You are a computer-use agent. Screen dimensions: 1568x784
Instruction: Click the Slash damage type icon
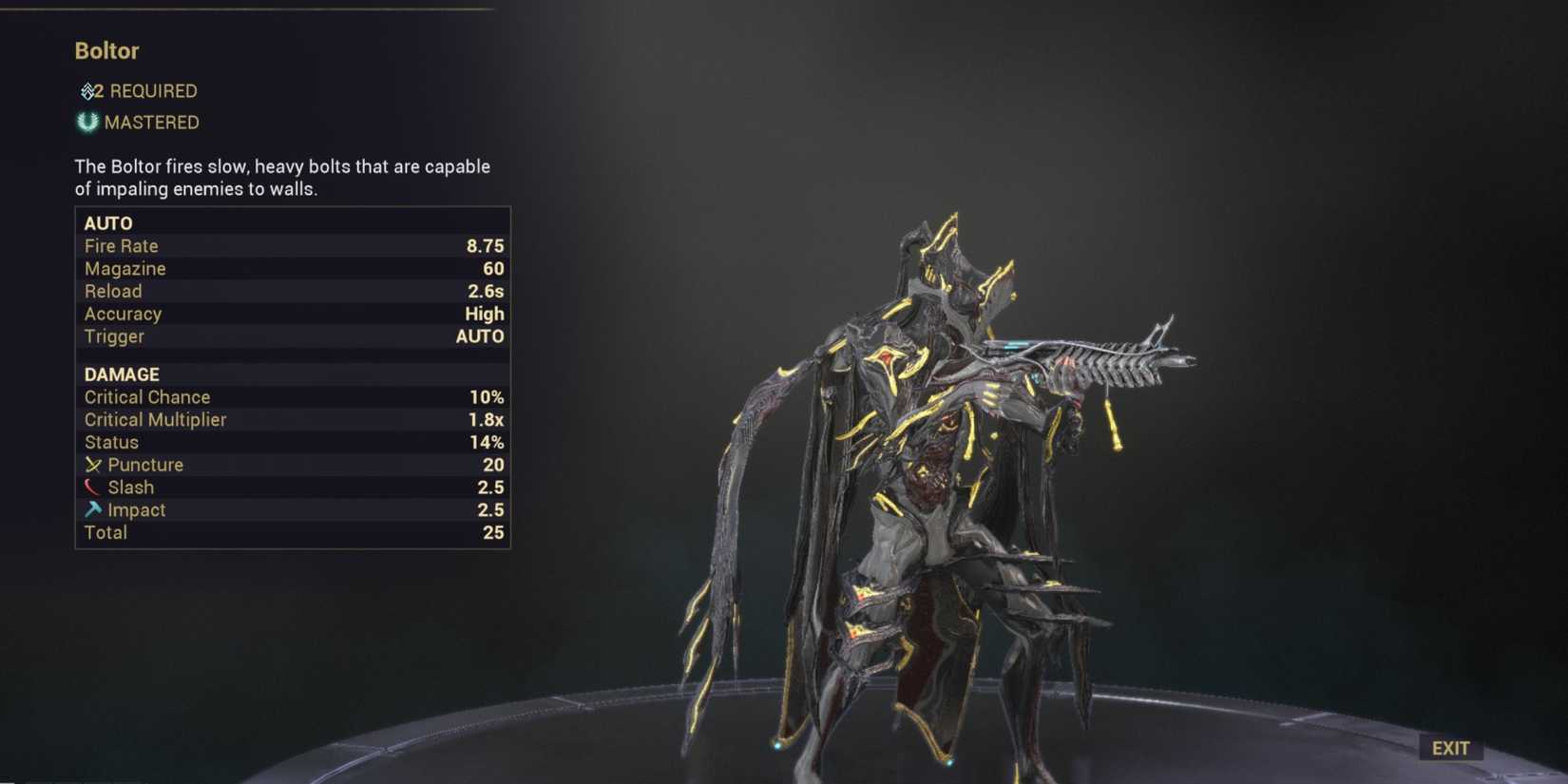point(93,487)
